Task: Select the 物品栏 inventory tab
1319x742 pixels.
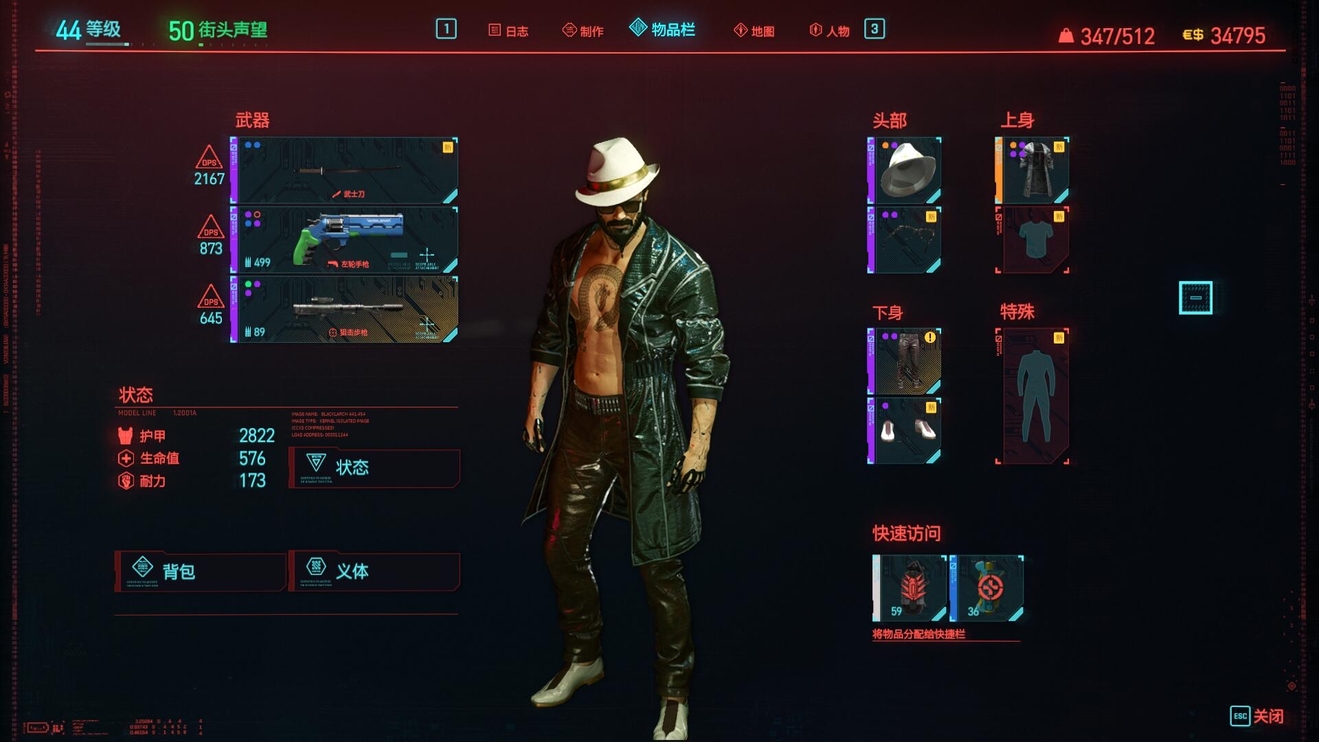Action: click(662, 30)
